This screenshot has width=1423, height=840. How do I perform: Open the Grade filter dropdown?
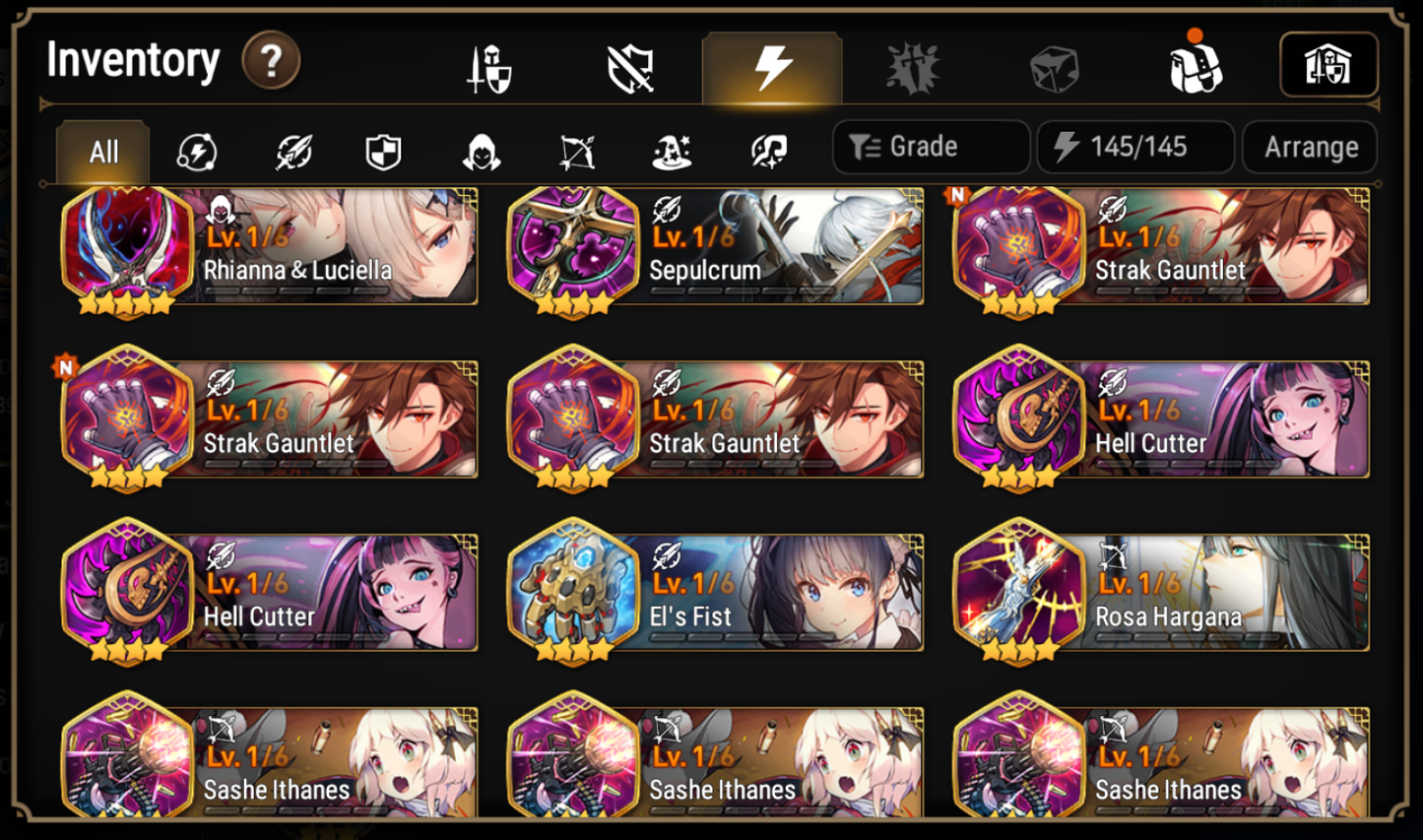point(930,147)
